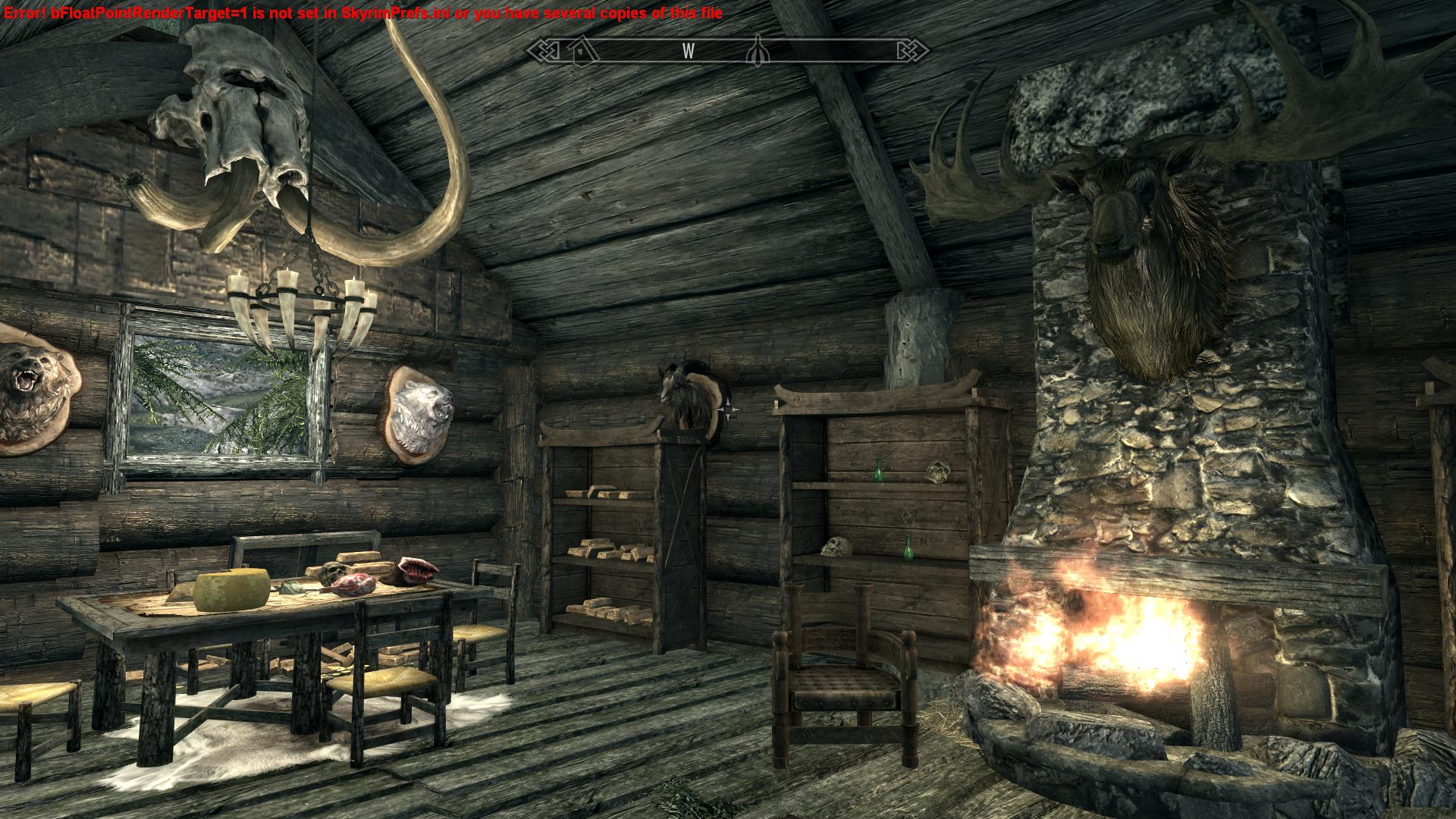Click the W heading on the compass bar
This screenshot has width=1456, height=819.
689,51
